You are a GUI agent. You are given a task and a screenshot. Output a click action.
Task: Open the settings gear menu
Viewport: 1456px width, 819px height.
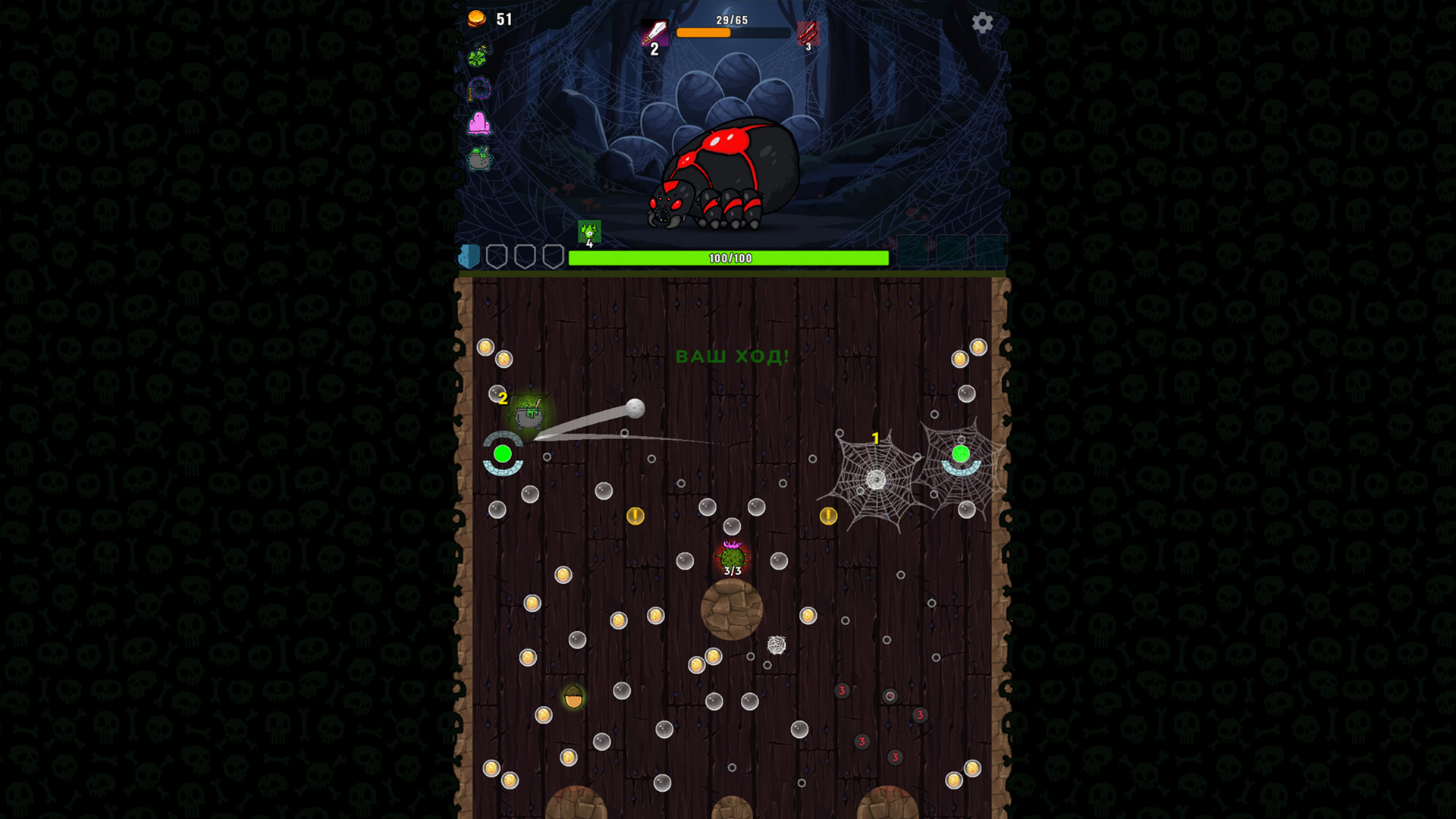984,23
